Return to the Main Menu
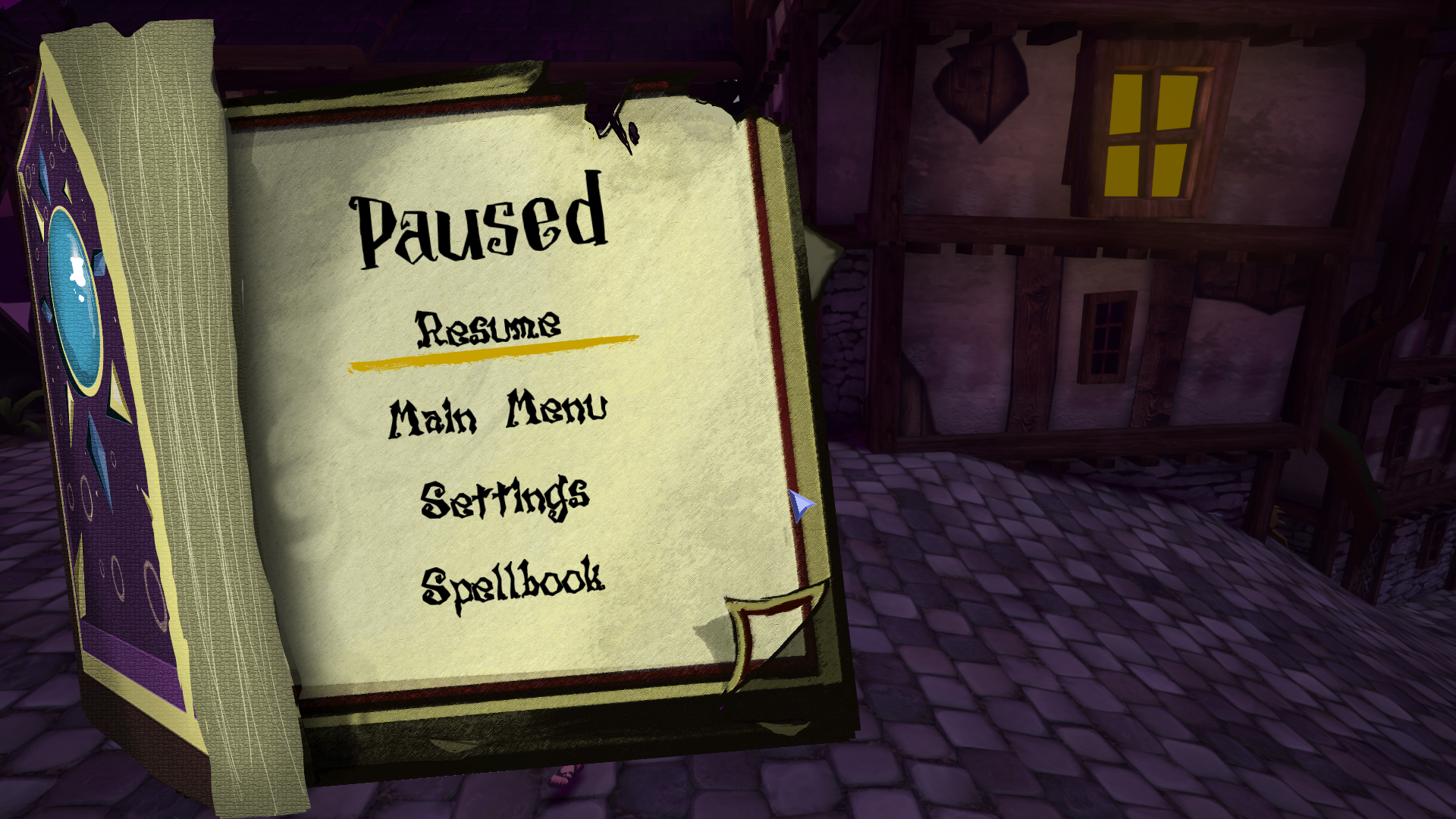This screenshot has width=1456, height=819. click(x=498, y=413)
